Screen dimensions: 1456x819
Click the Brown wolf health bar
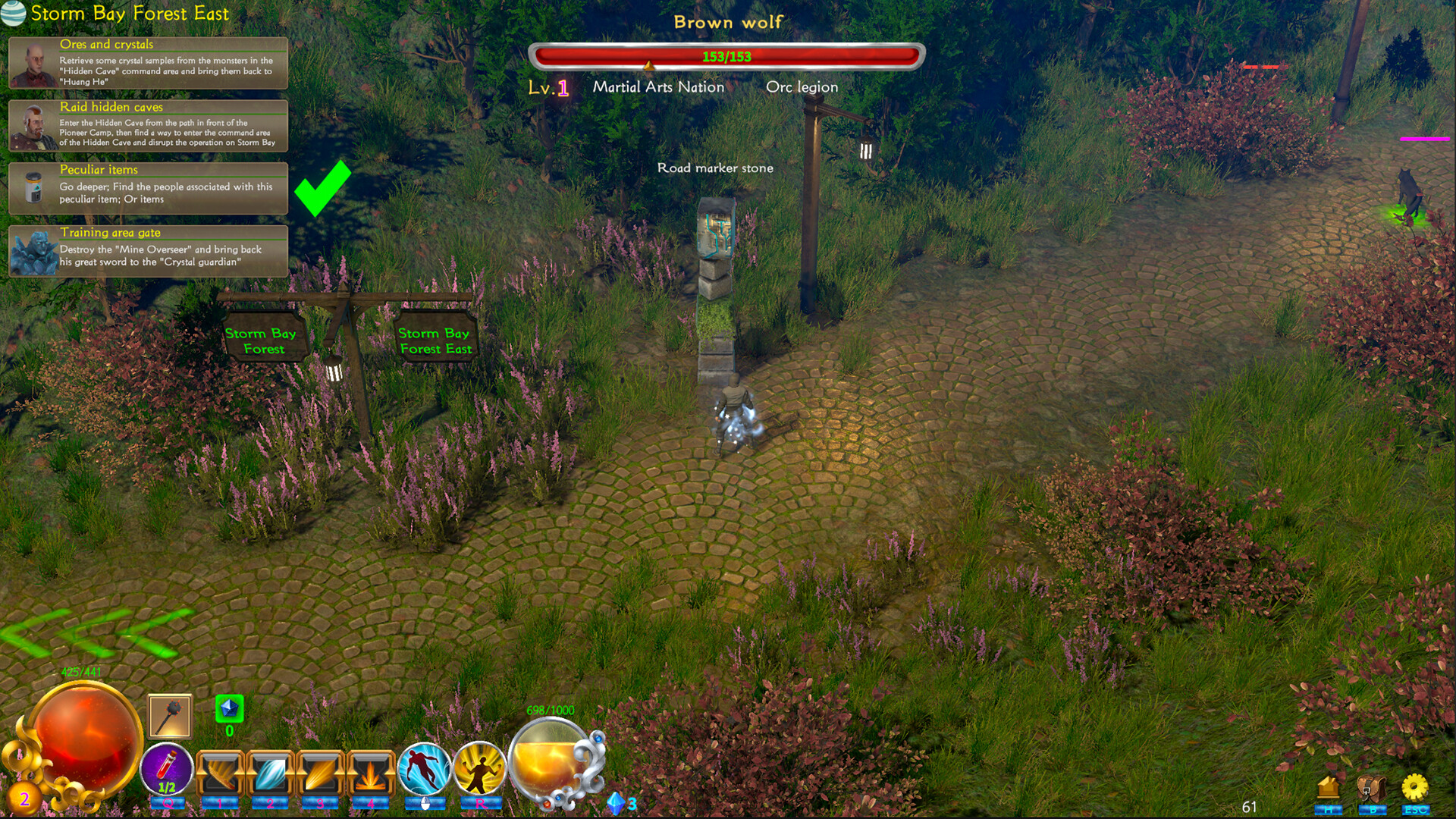(726, 55)
